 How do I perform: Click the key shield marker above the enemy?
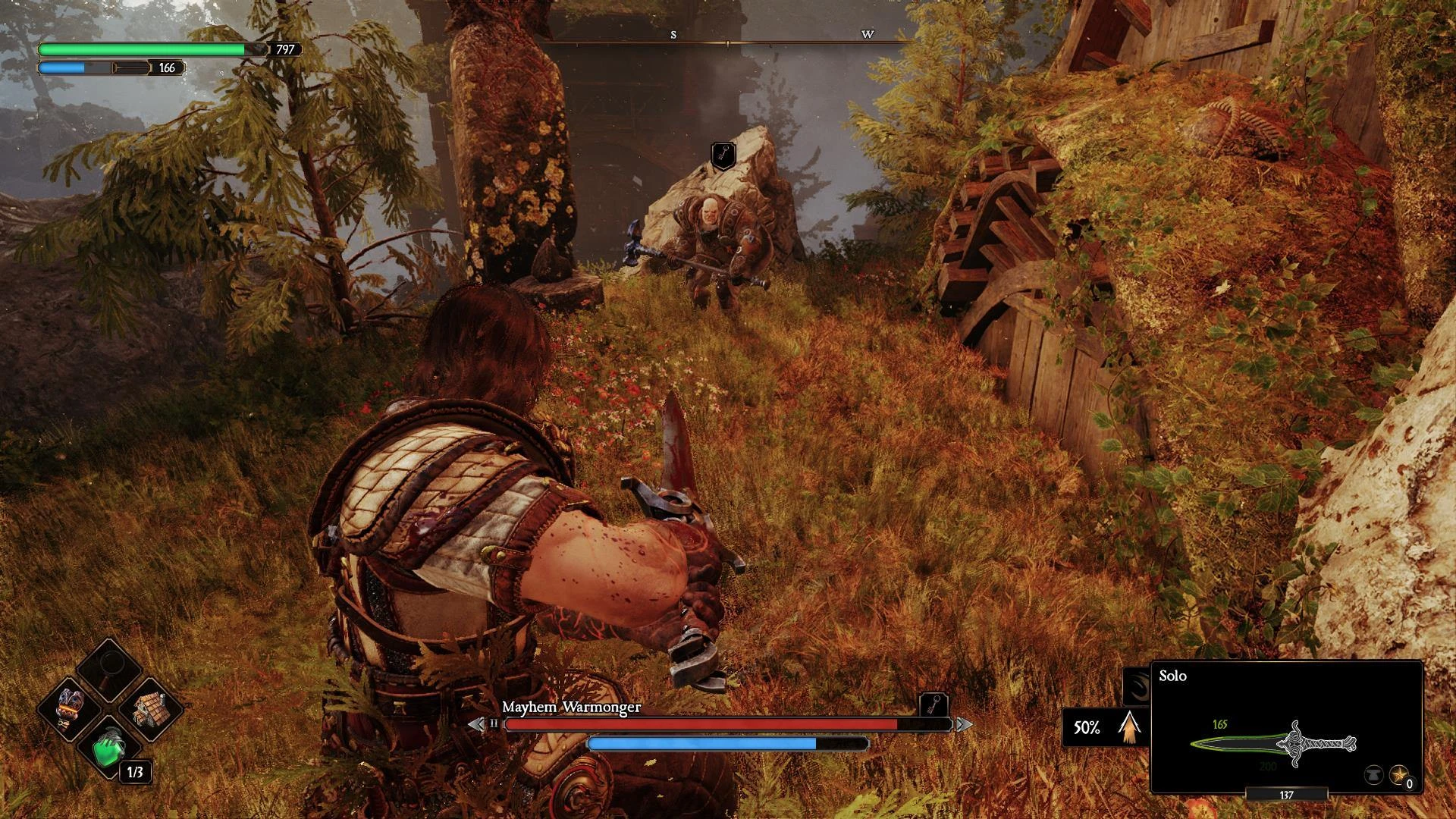click(723, 155)
